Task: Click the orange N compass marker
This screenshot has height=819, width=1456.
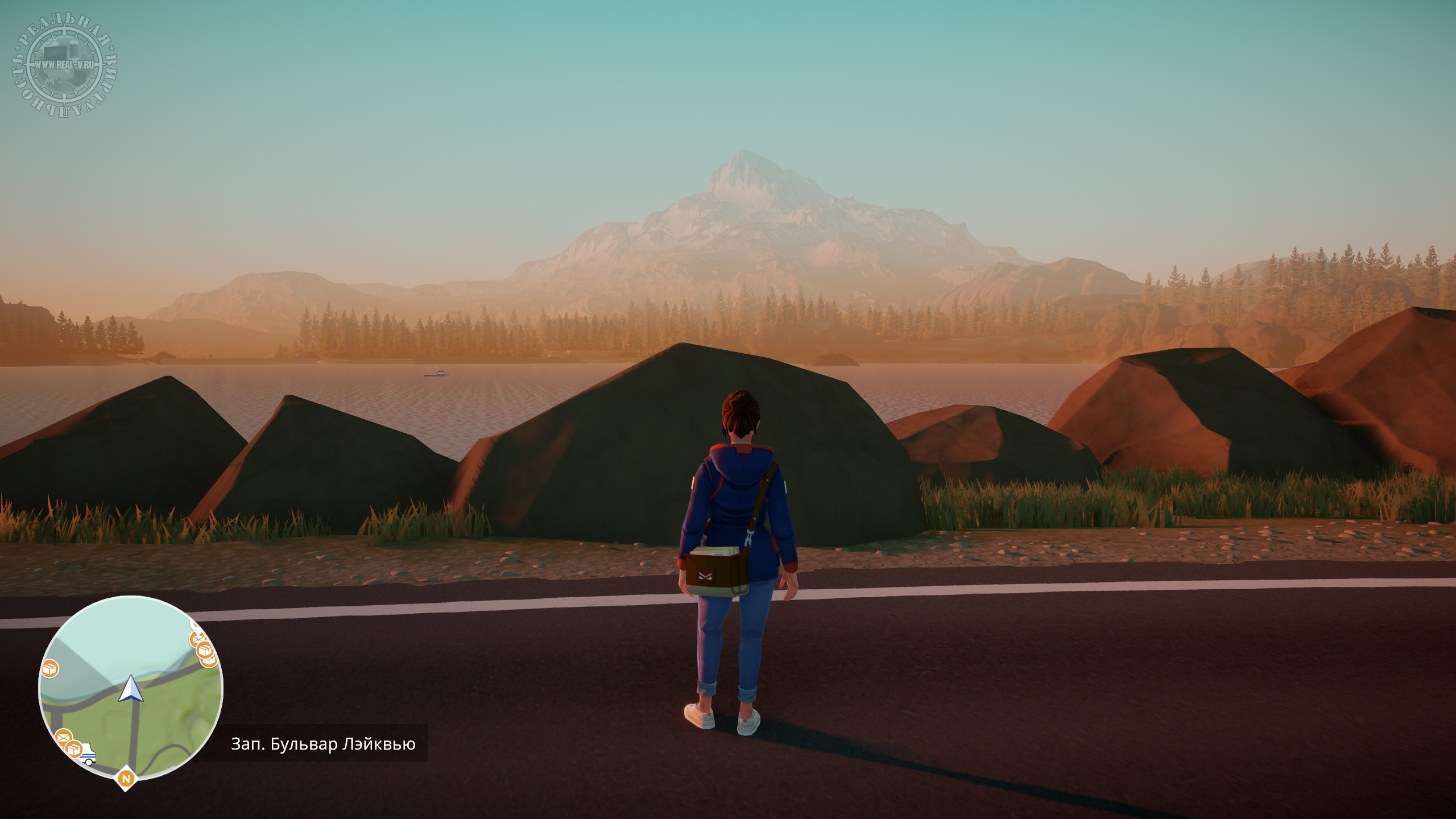Action: [x=126, y=778]
